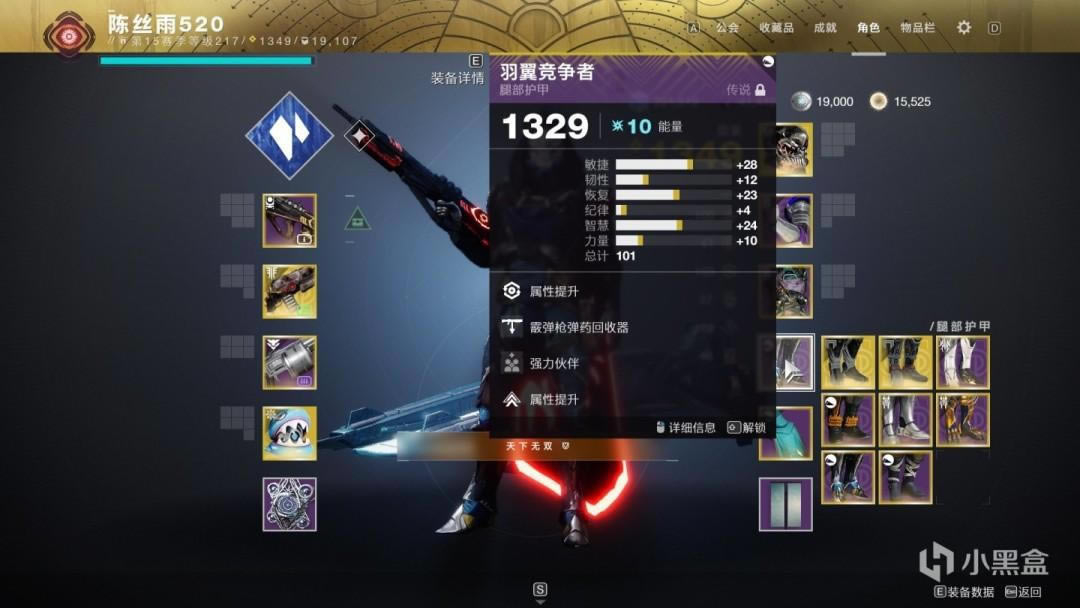
Task: Switch to the 收藏品 collections tab
Action: (x=776, y=28)
